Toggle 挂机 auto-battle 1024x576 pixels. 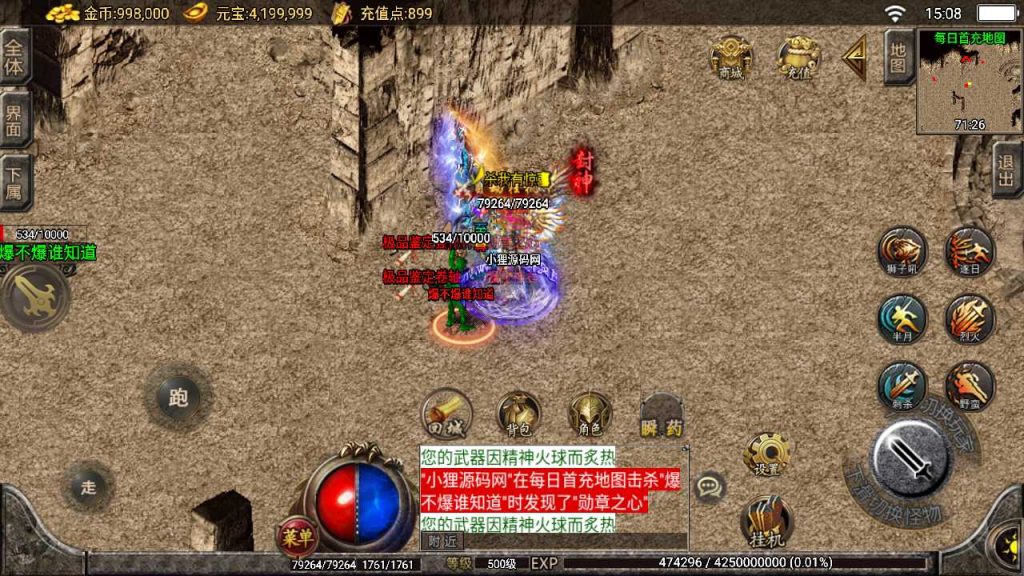coord(767,523)
